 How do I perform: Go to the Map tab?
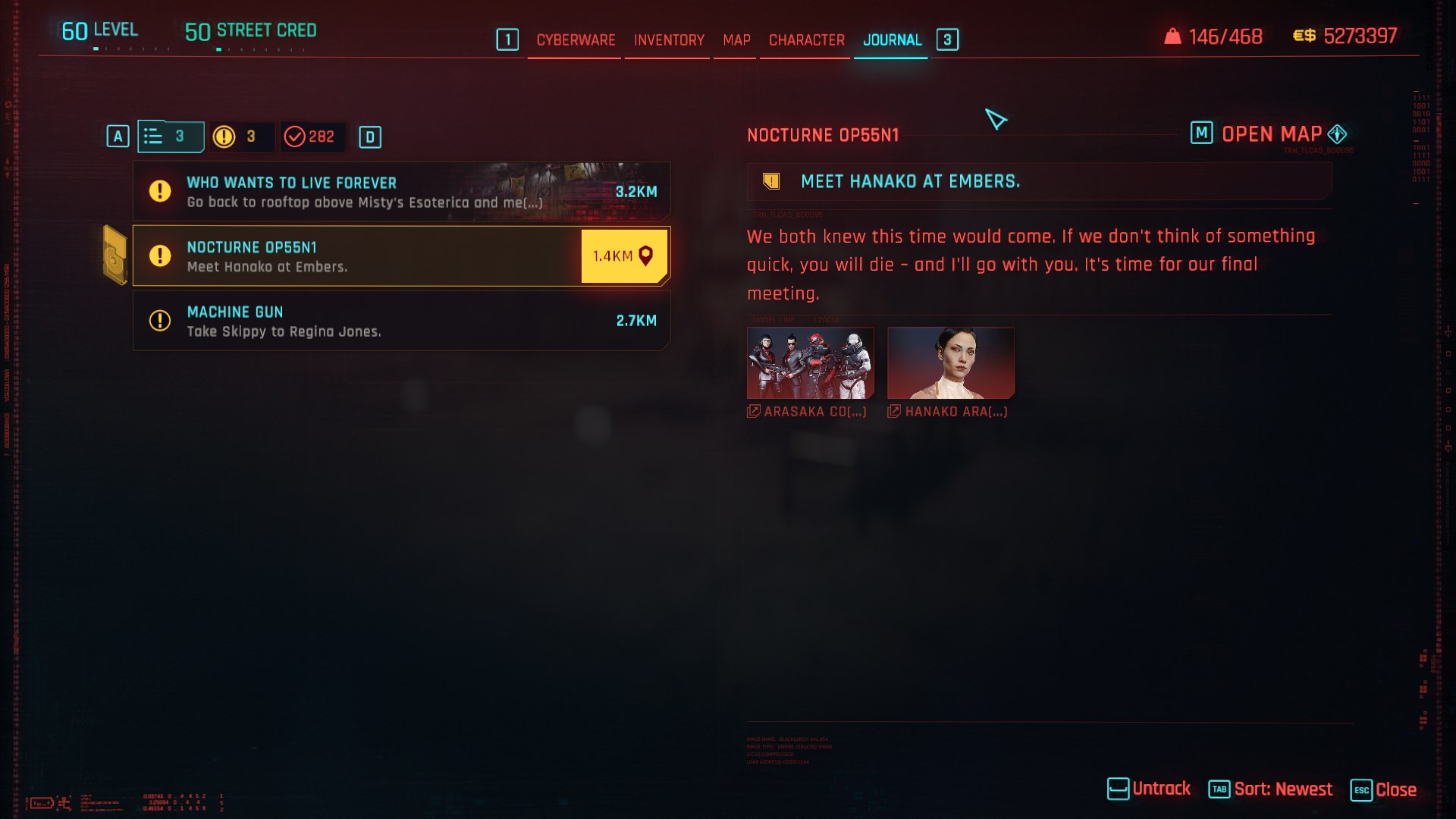[x=736, y=40]
